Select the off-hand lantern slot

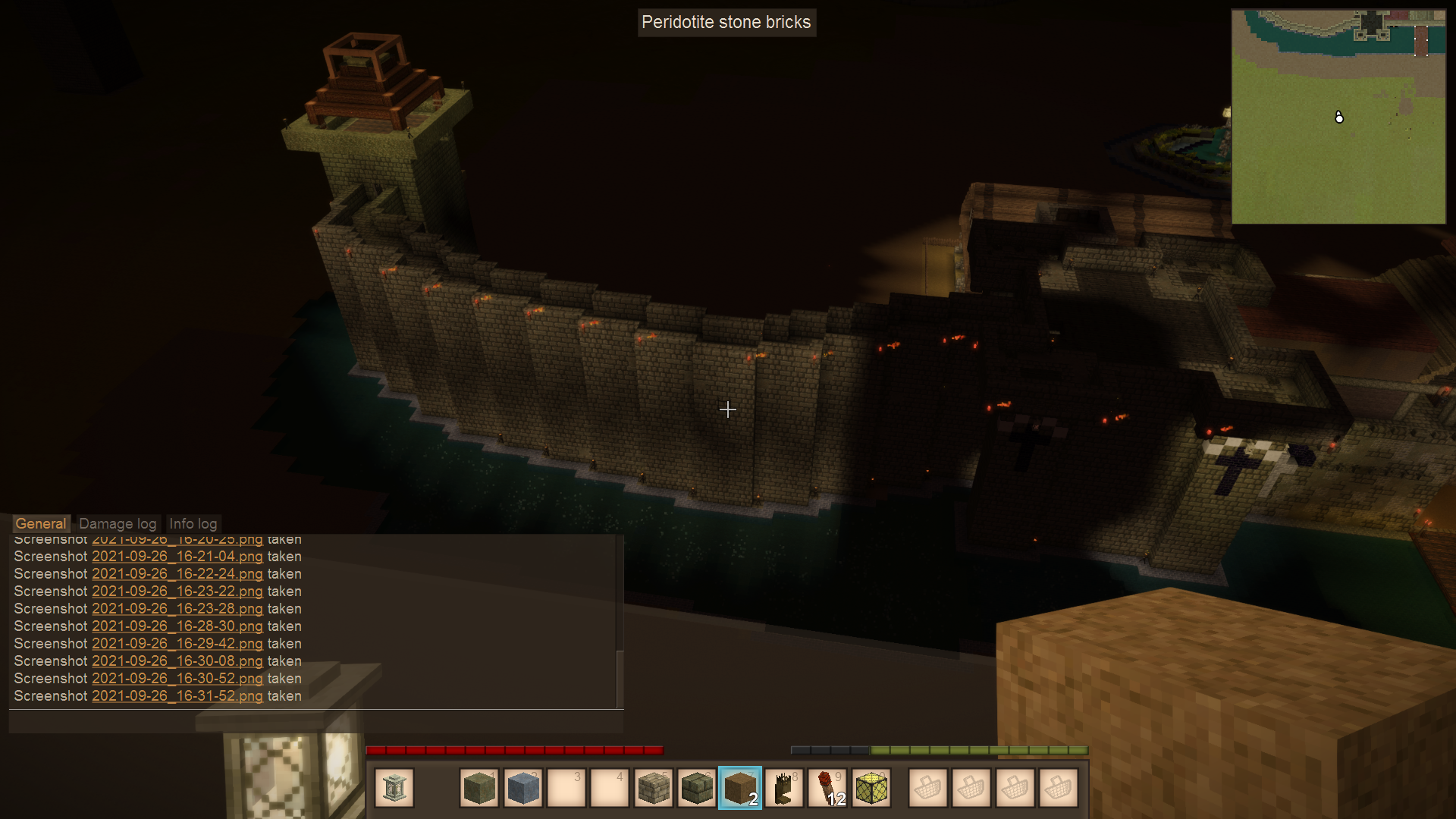pos(394,789)
